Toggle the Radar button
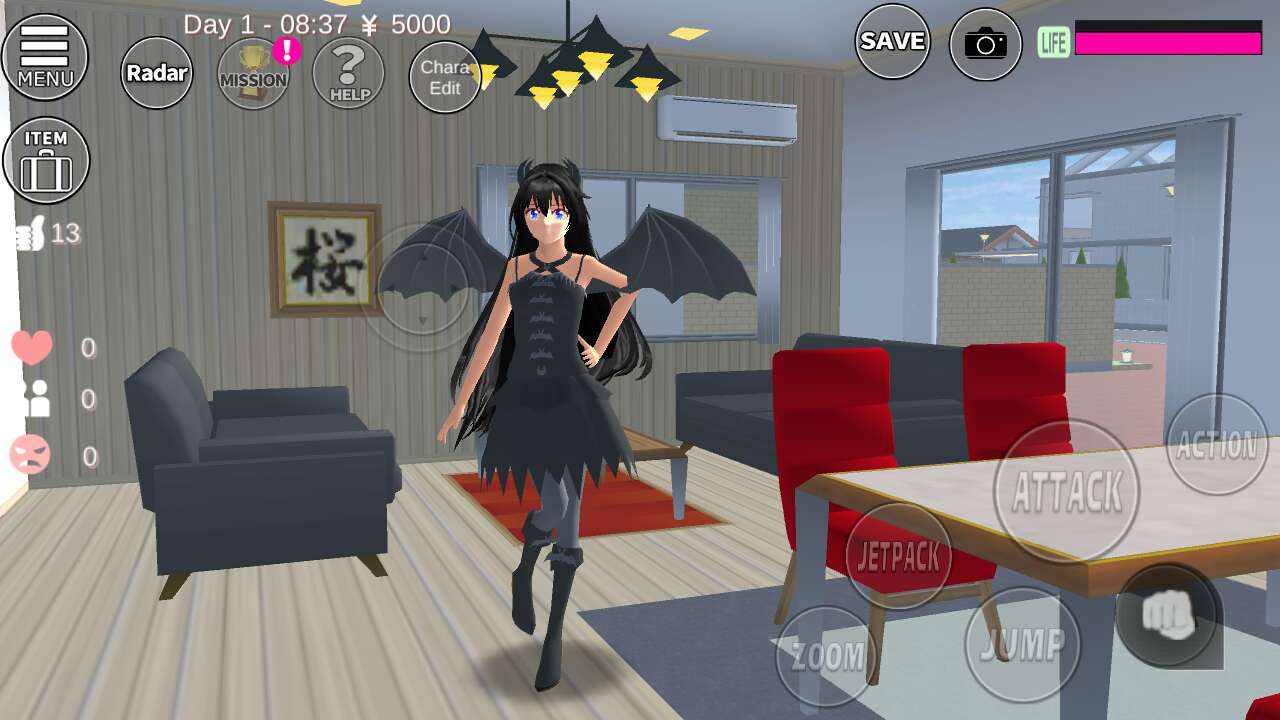 pos(157,72)
